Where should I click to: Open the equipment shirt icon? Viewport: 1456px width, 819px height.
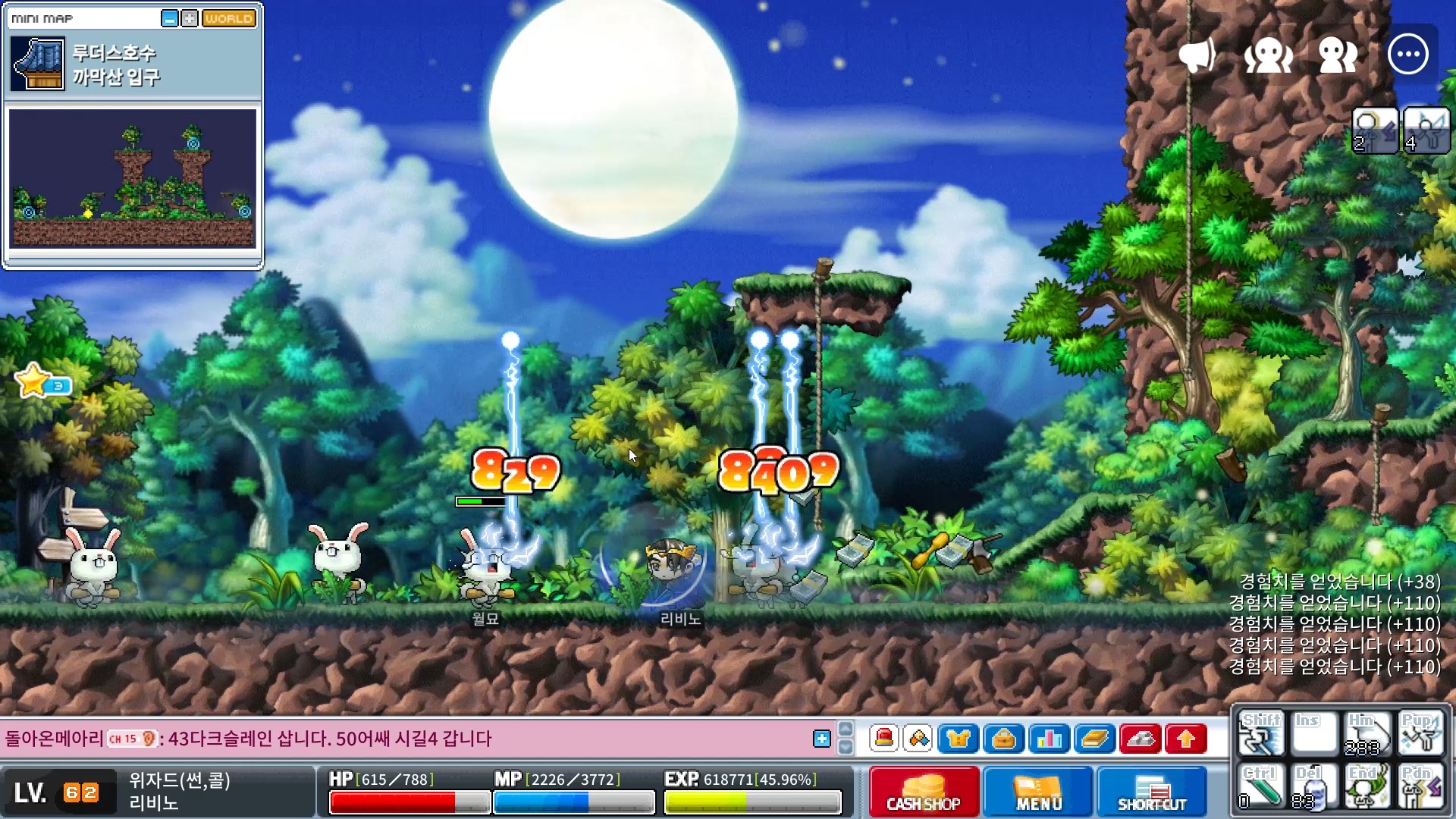[x=958, y=738]
